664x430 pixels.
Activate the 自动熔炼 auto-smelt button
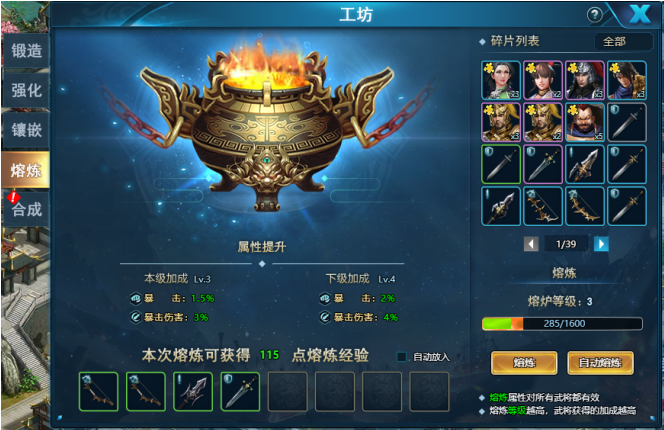pos(601,363)
